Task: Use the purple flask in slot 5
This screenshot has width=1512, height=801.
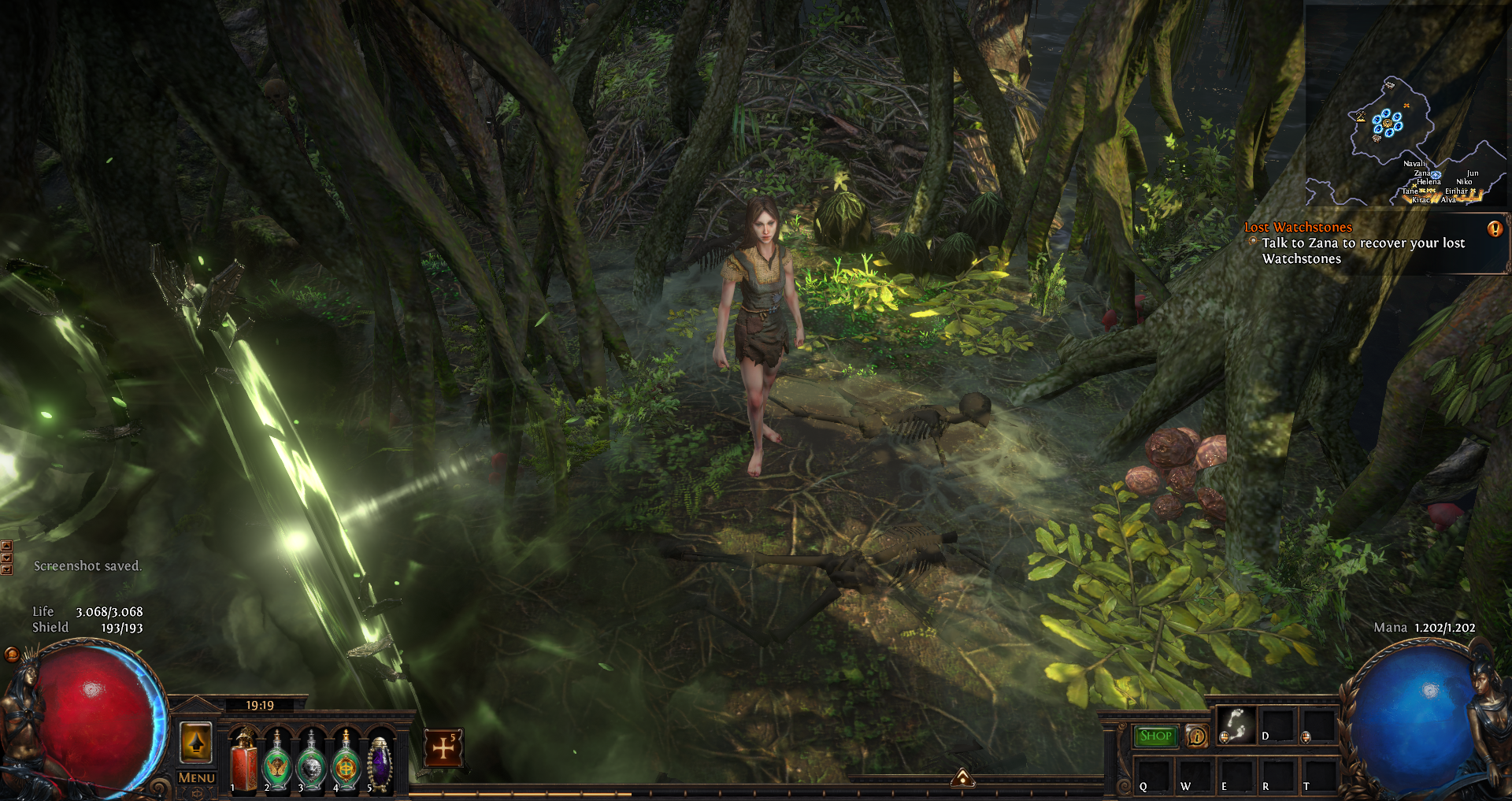Action: [x=380, y=762]
